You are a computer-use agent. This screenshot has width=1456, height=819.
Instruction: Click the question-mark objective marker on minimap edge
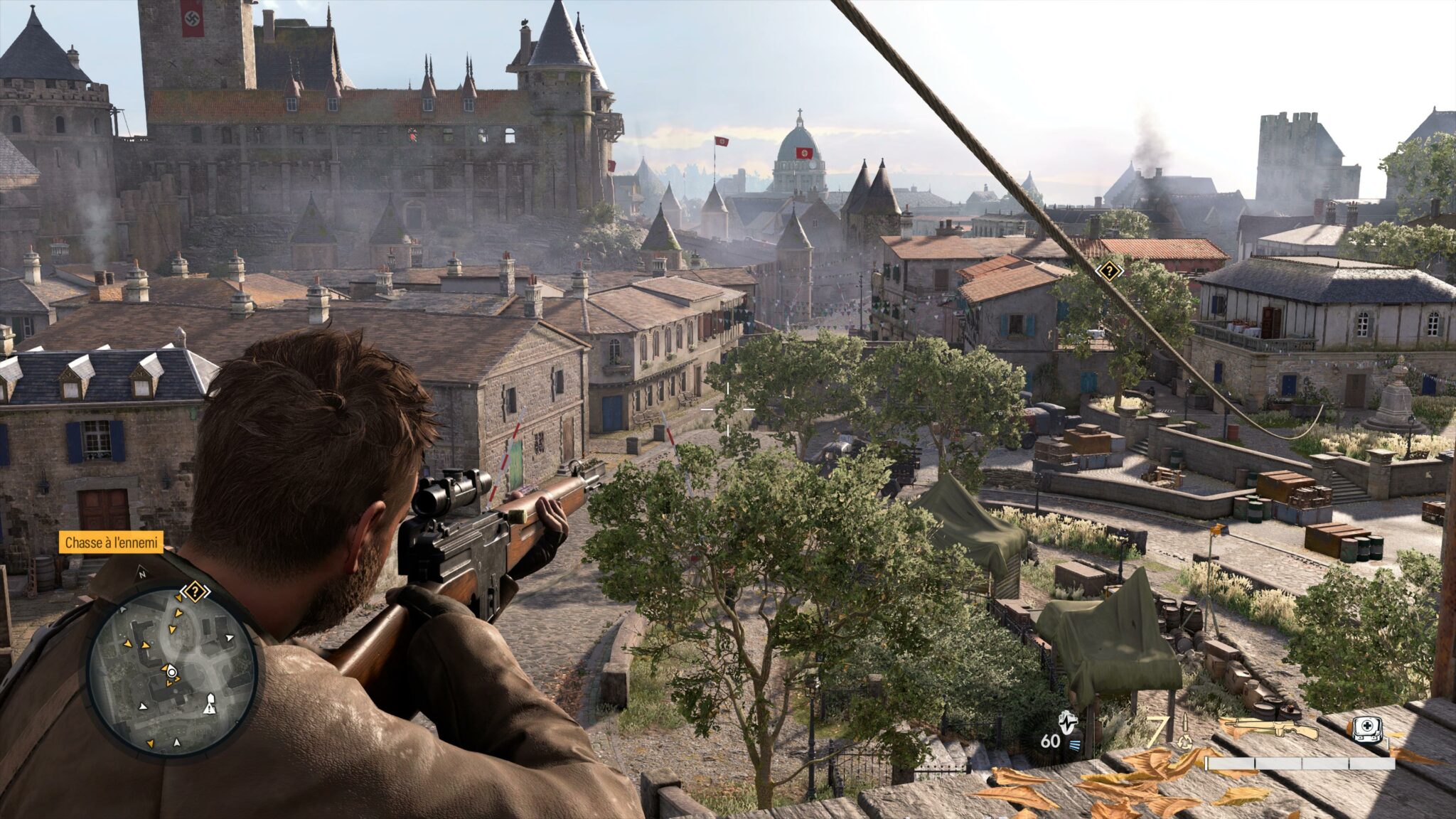pyautogui.click(x=194, y=591)
